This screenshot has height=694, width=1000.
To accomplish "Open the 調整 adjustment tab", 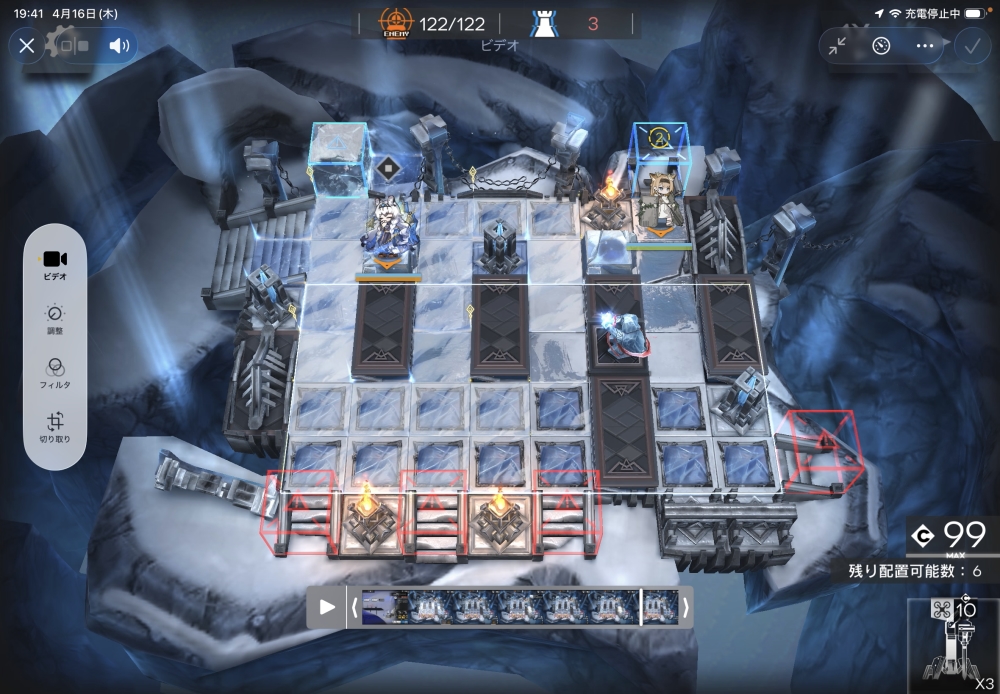I will (55, 319).
